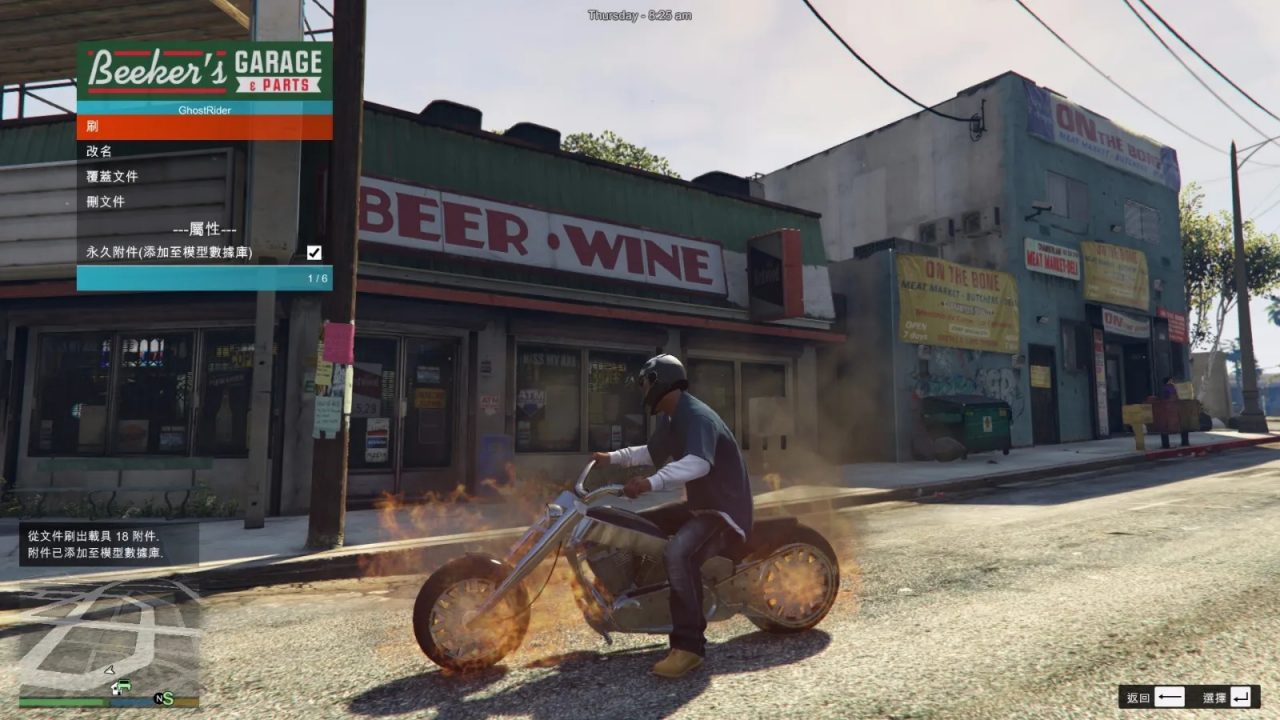Click the green vehicle blip on the minimap
This screenshot has height=720, width=1280.
coord(125,685)
